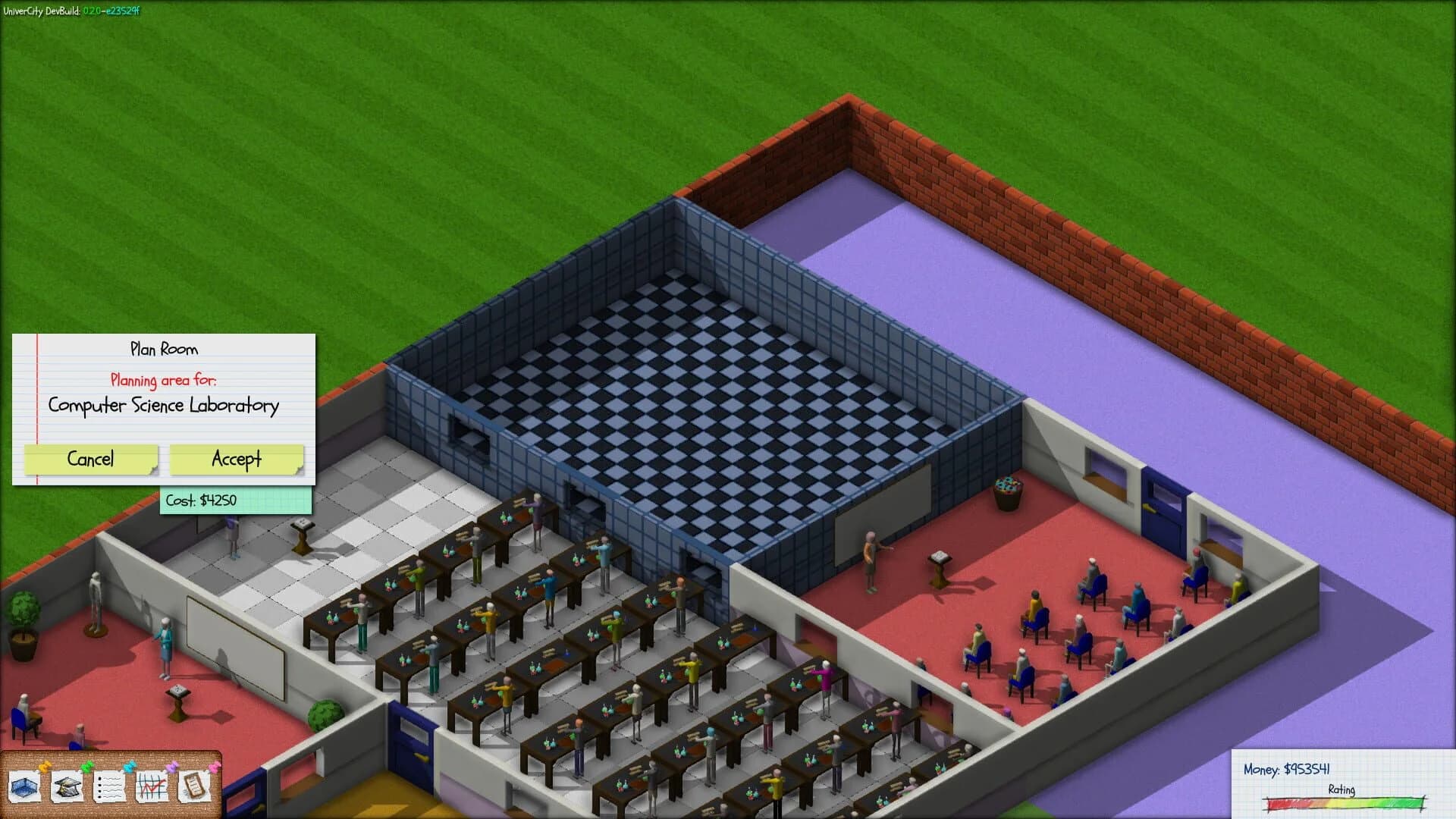
Task: Click the pink pushpin above the clipboard note
Action: click(x=215, y=767)
